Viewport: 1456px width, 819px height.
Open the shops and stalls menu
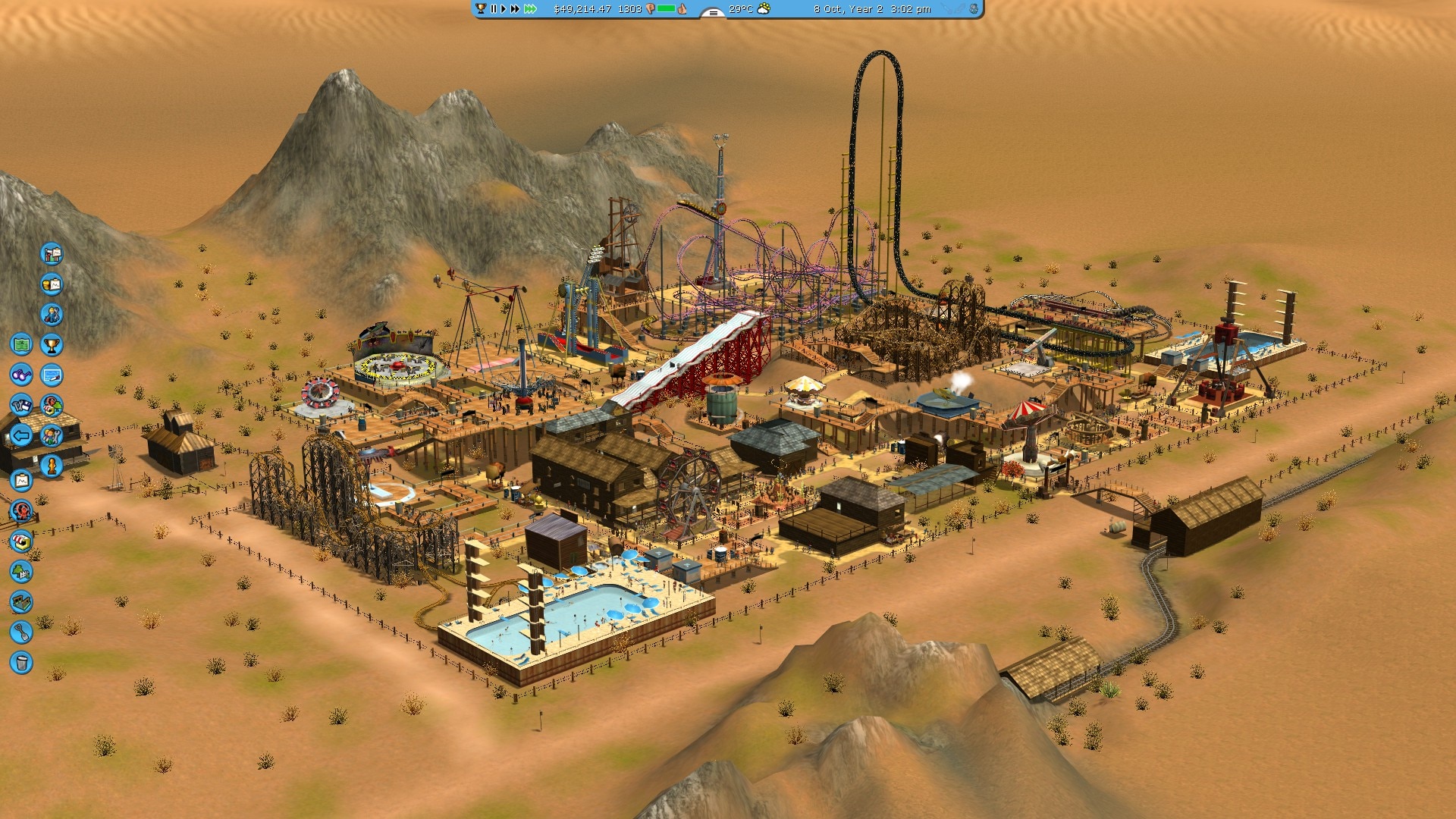(x=21, y=541)
